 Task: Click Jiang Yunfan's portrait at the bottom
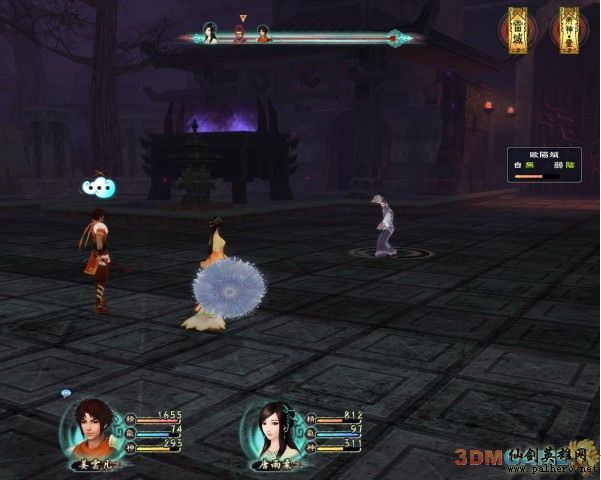(x=91, y=428)
